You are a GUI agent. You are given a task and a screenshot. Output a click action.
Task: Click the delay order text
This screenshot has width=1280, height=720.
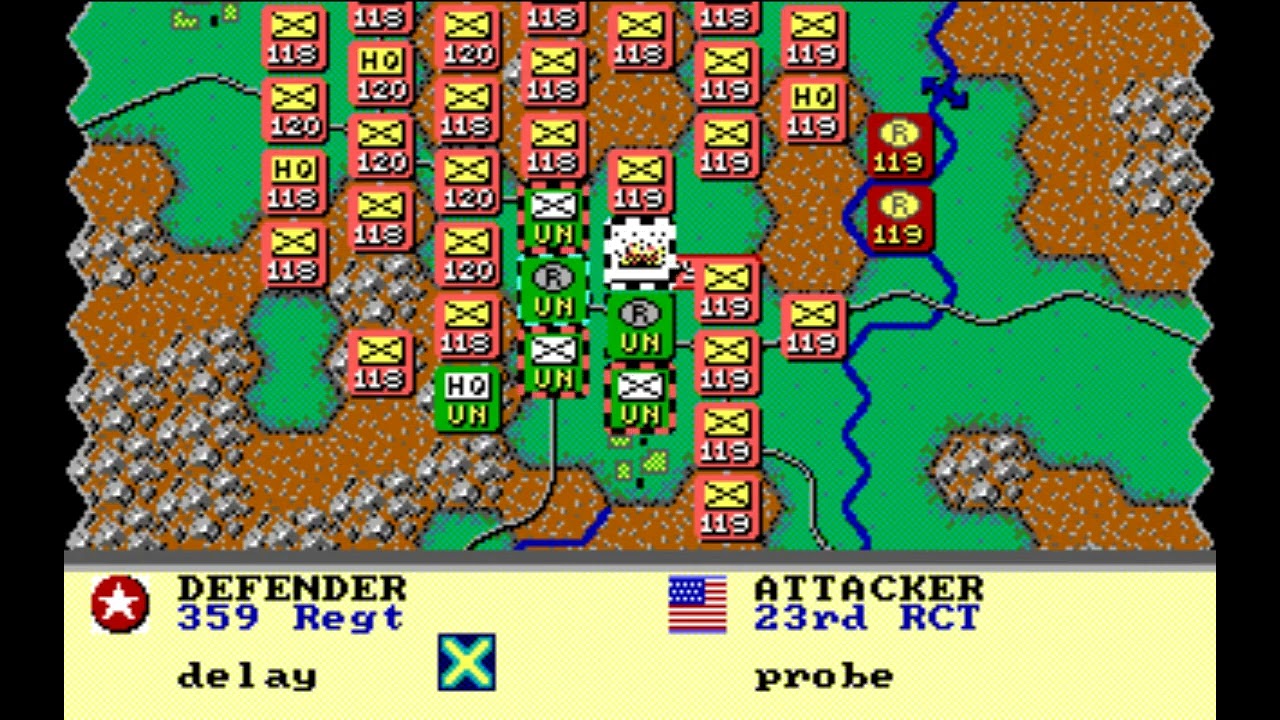(x=245, y=675)
